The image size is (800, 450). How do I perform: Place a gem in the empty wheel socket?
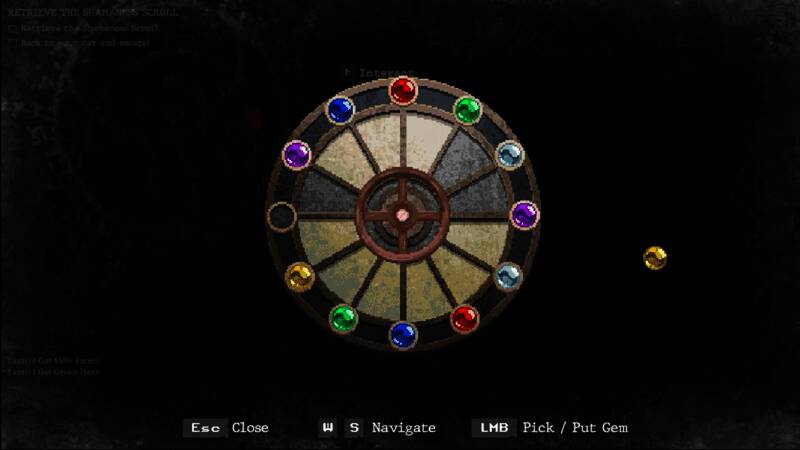(x=282, y=215)
